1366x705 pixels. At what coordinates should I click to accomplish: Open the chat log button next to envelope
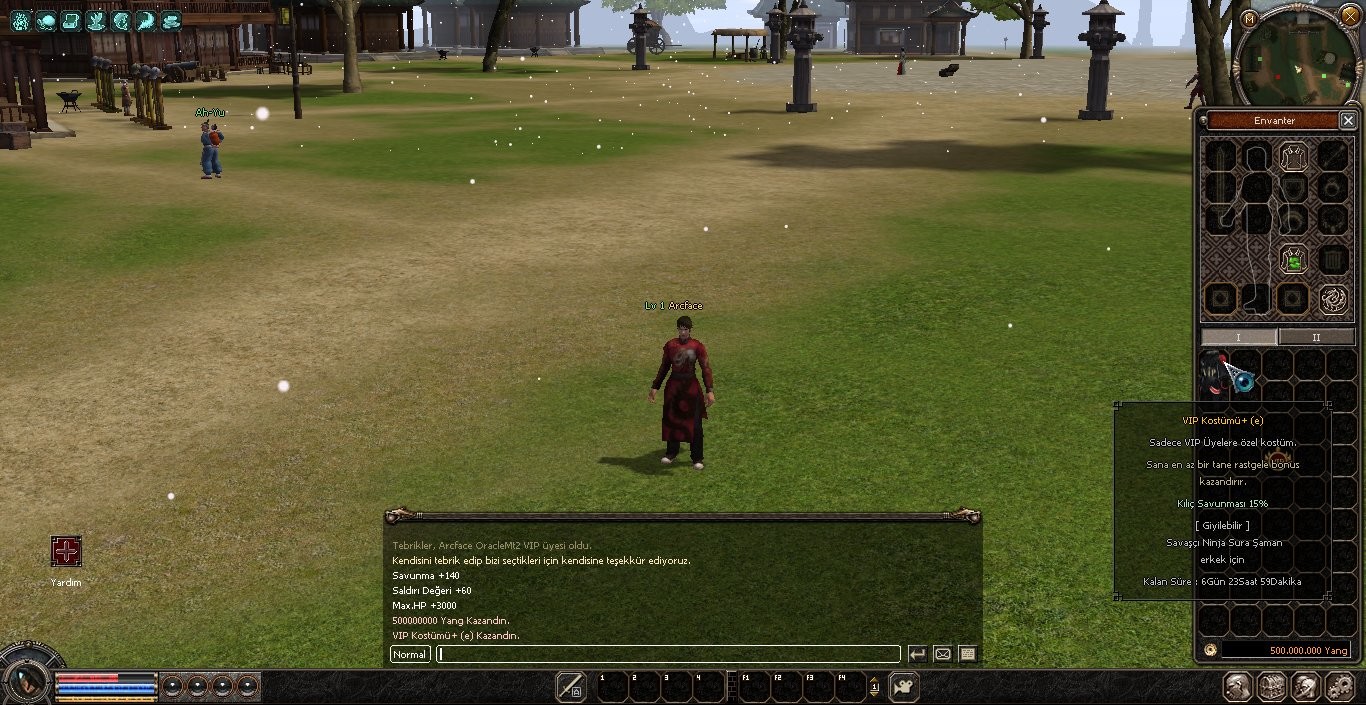967,654
